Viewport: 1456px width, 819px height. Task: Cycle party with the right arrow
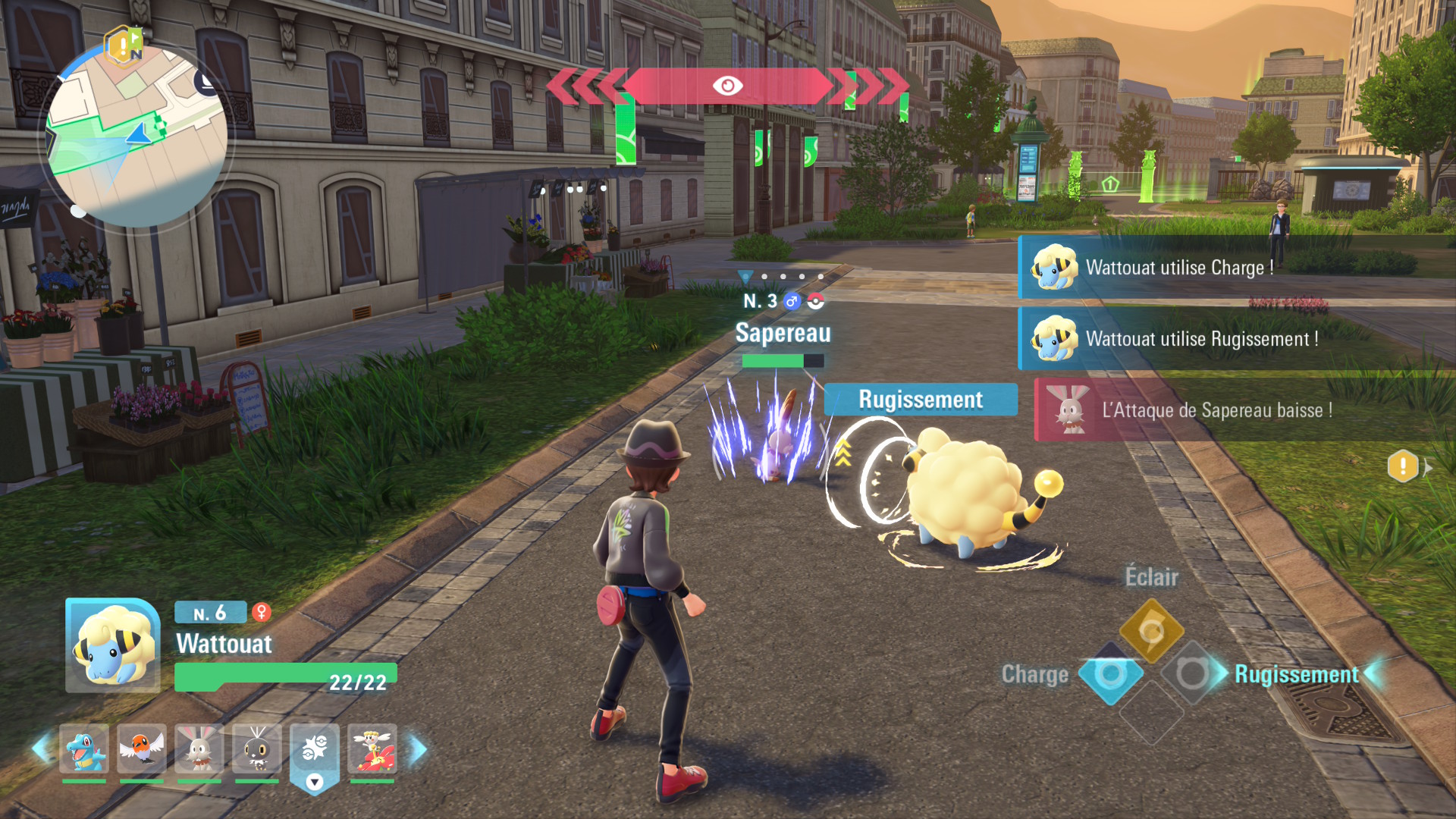coord(418,749)
